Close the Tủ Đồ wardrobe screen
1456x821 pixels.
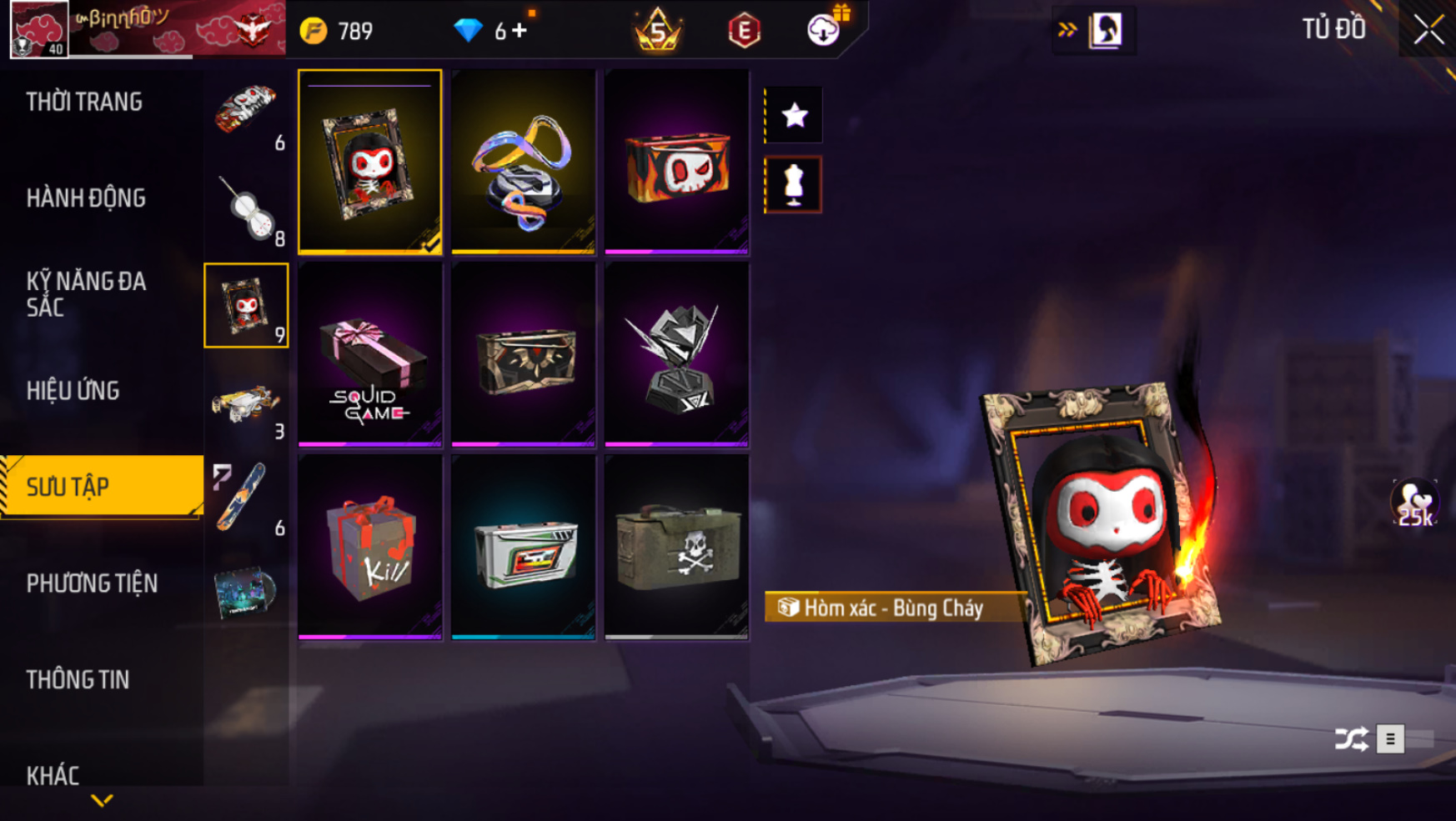(x=1428, y=30)
